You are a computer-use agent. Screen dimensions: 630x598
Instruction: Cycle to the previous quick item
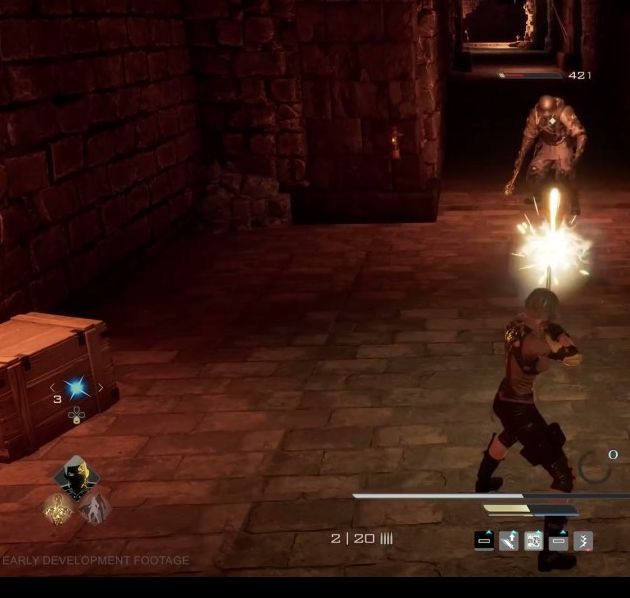point(53,388)
